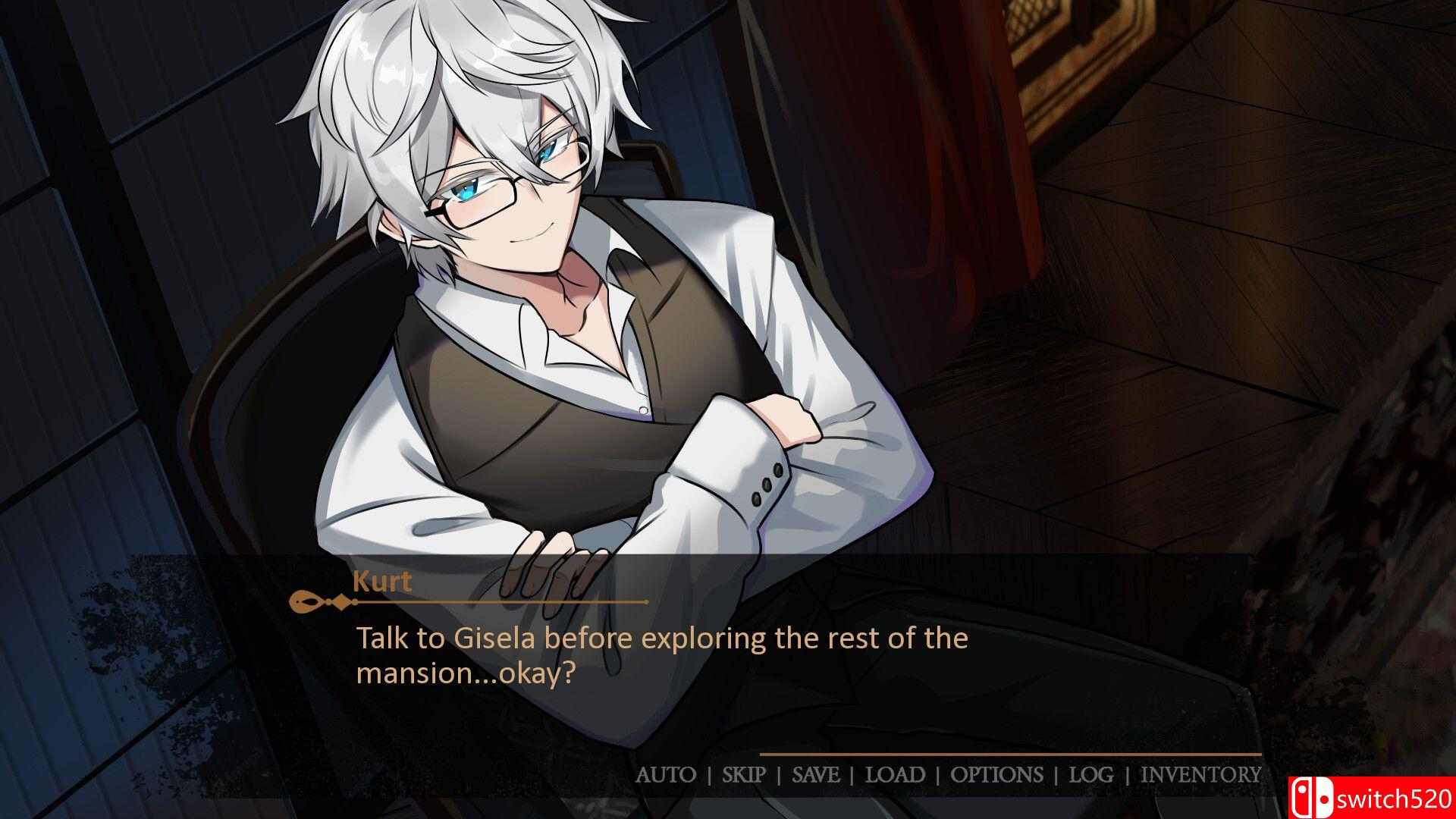
Task: Open the OPTIONS menu
Action: coord(996,774)
